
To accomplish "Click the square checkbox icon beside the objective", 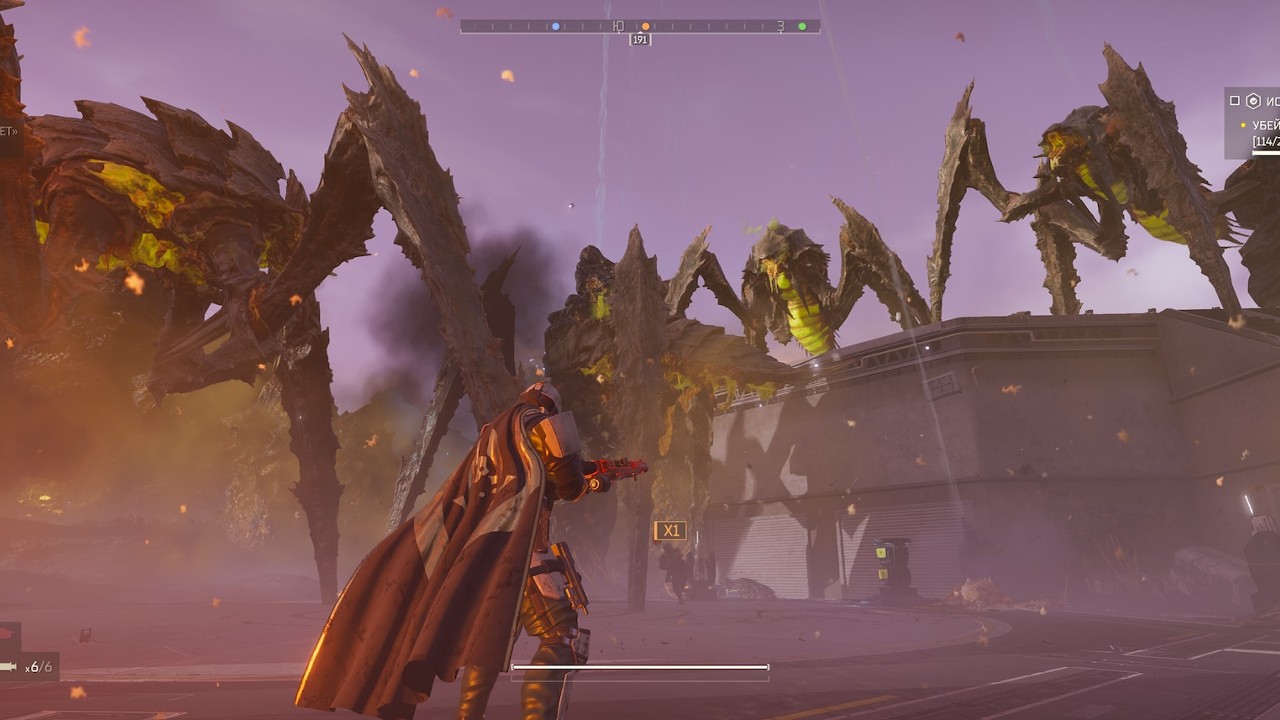I will point(1235,100).
